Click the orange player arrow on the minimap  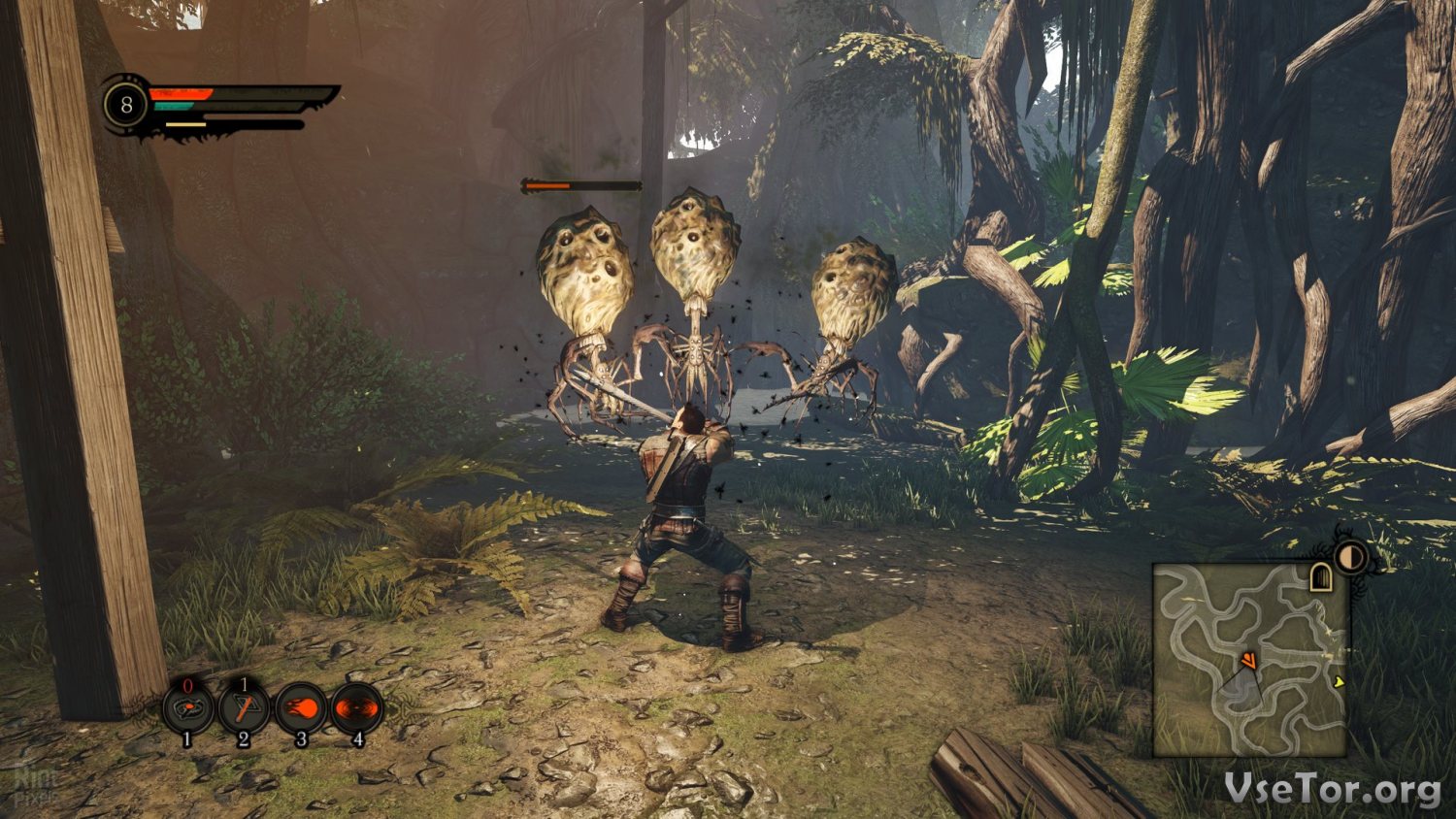click(1248, 662)
